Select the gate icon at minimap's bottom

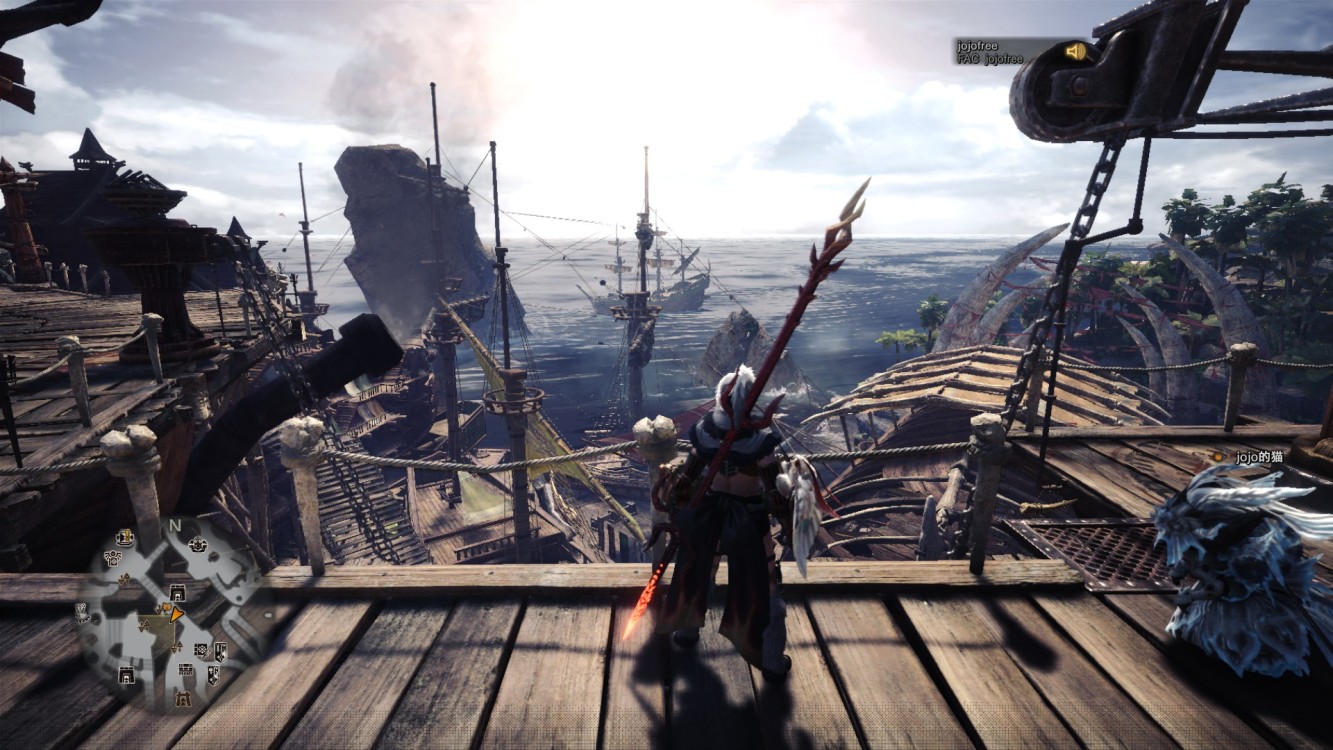[184, 698]
